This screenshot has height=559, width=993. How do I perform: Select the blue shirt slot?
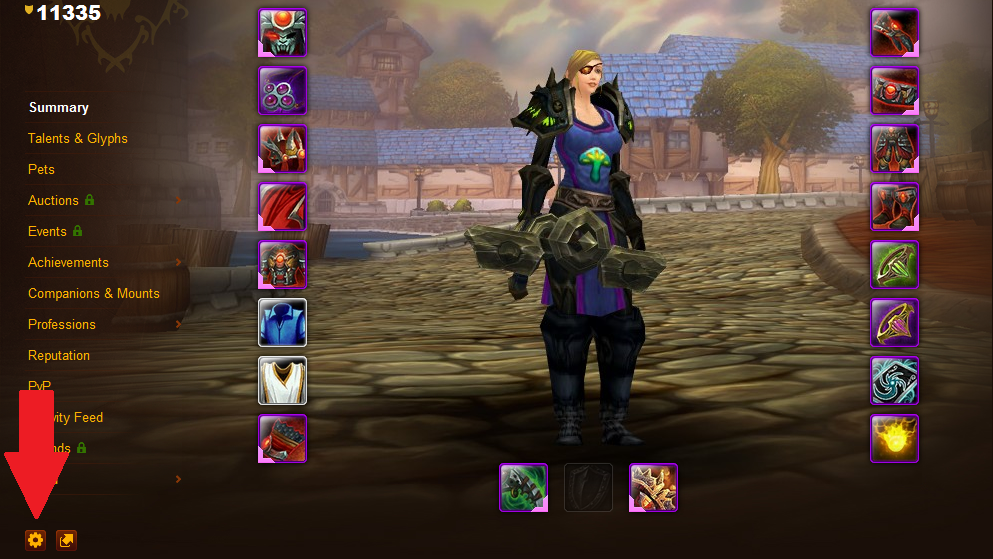(283, 323)
